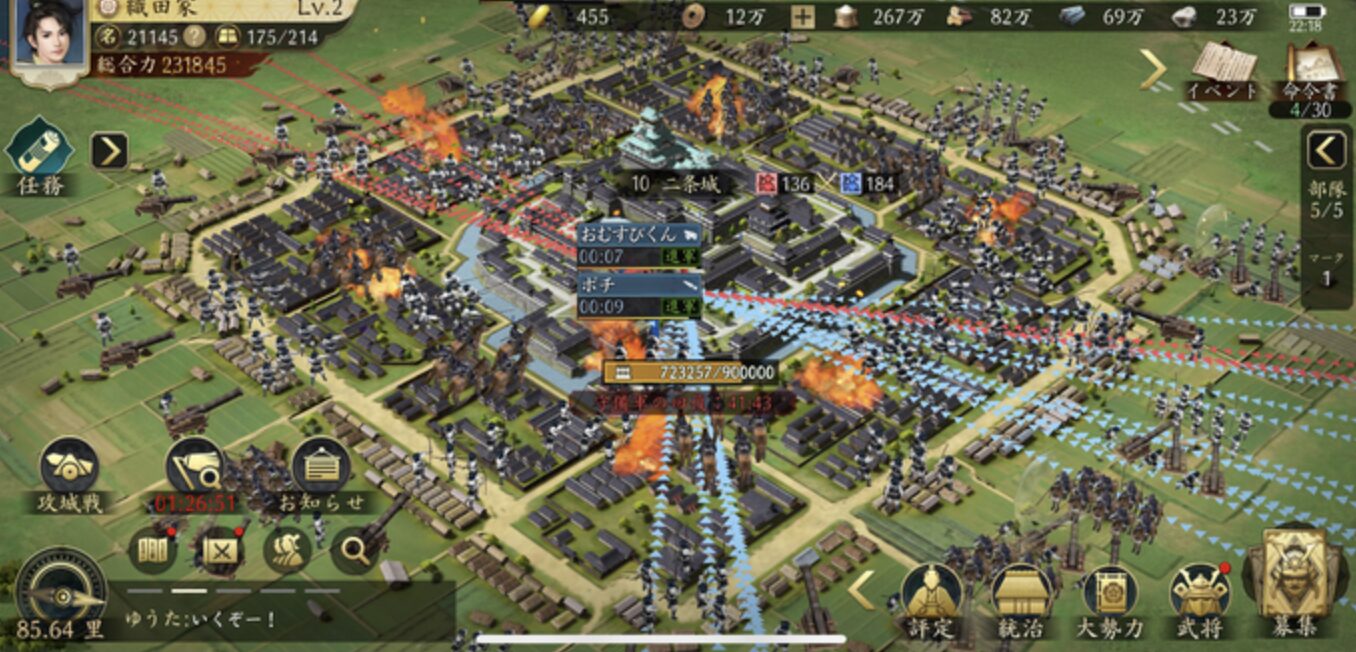
Task: Click the magnifying glass search icon
Action: pos(354,549)
